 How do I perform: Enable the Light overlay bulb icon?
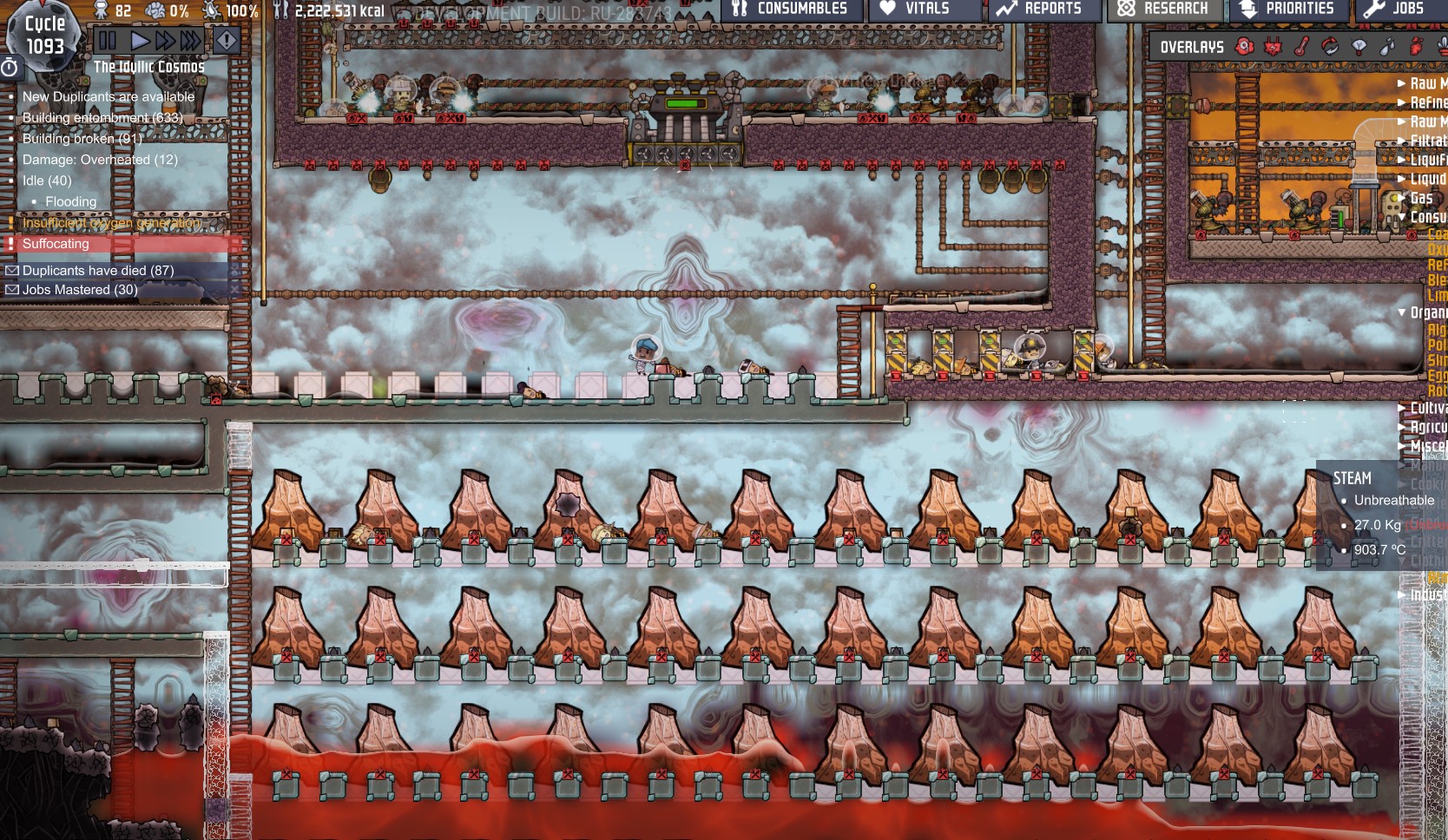[x=1359, y=46]
